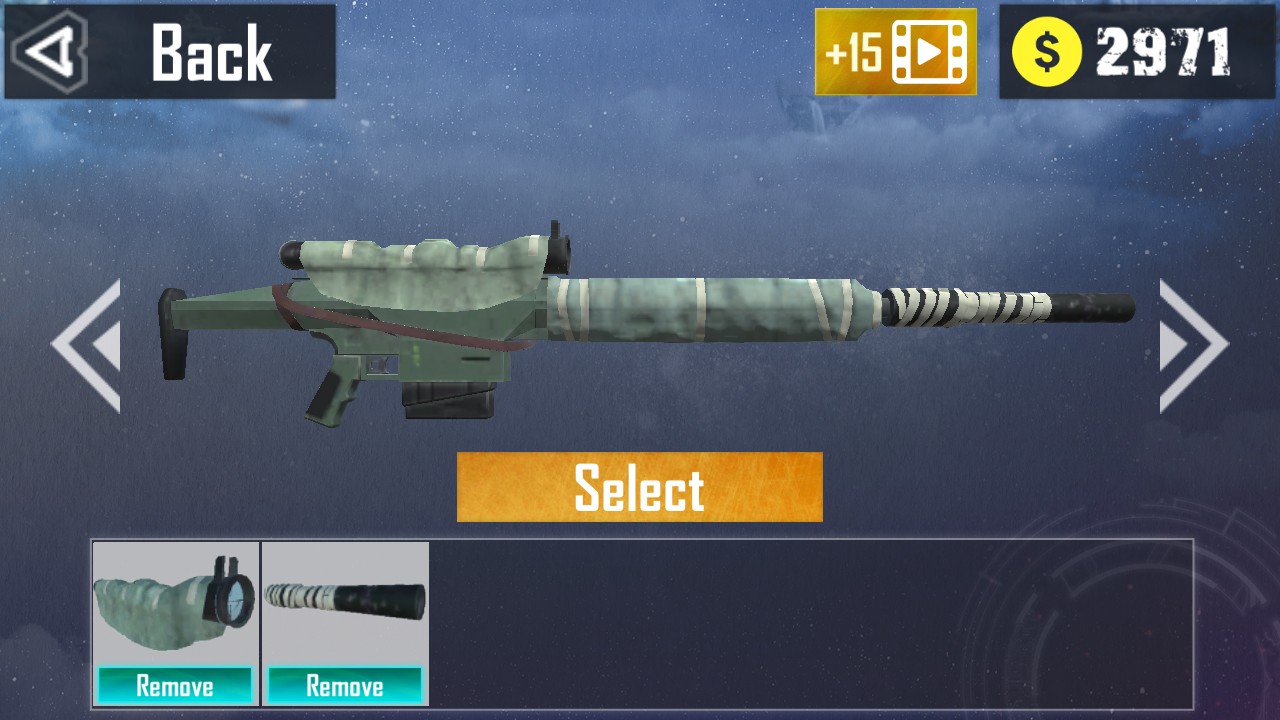Remove the suppressor attachment
1280x720 pixels.
[345, 686]
